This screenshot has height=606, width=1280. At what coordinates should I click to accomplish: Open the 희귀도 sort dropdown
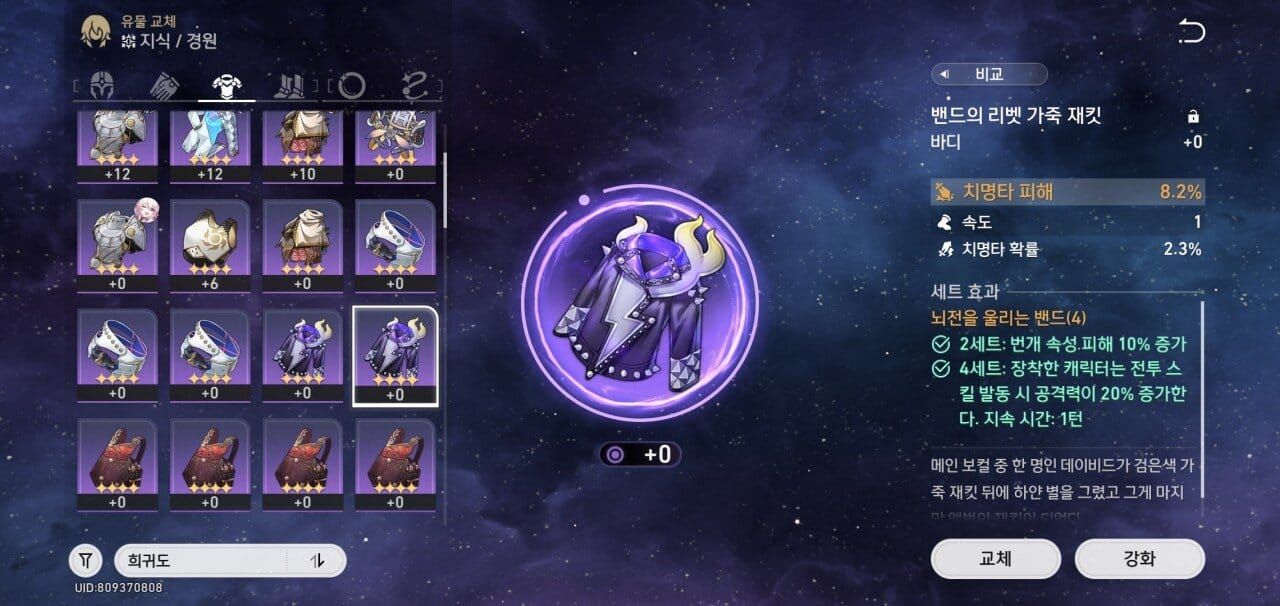(x=200, y=560)
